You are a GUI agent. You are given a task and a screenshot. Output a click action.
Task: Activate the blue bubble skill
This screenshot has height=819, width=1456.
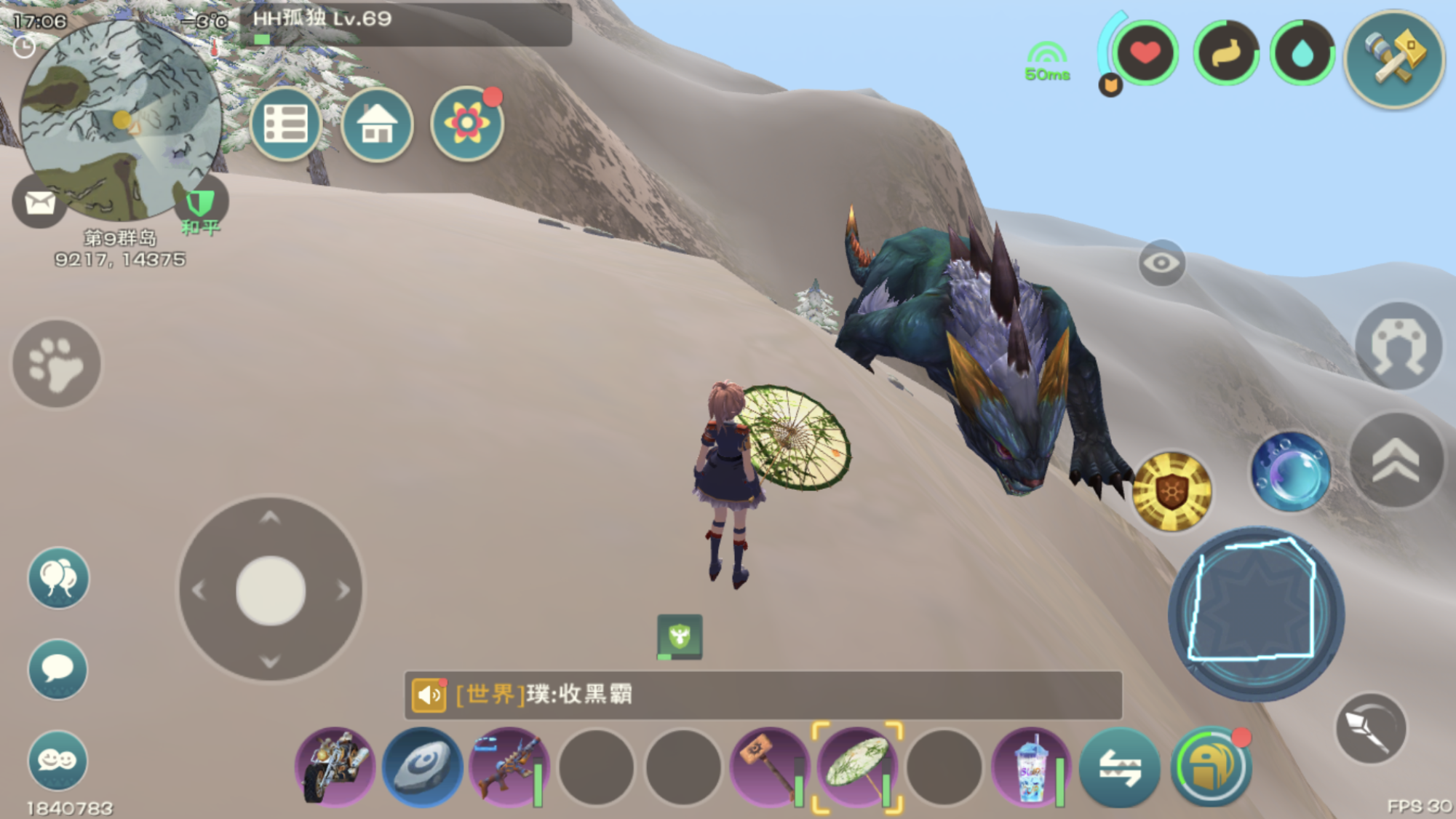(1290, 472)
